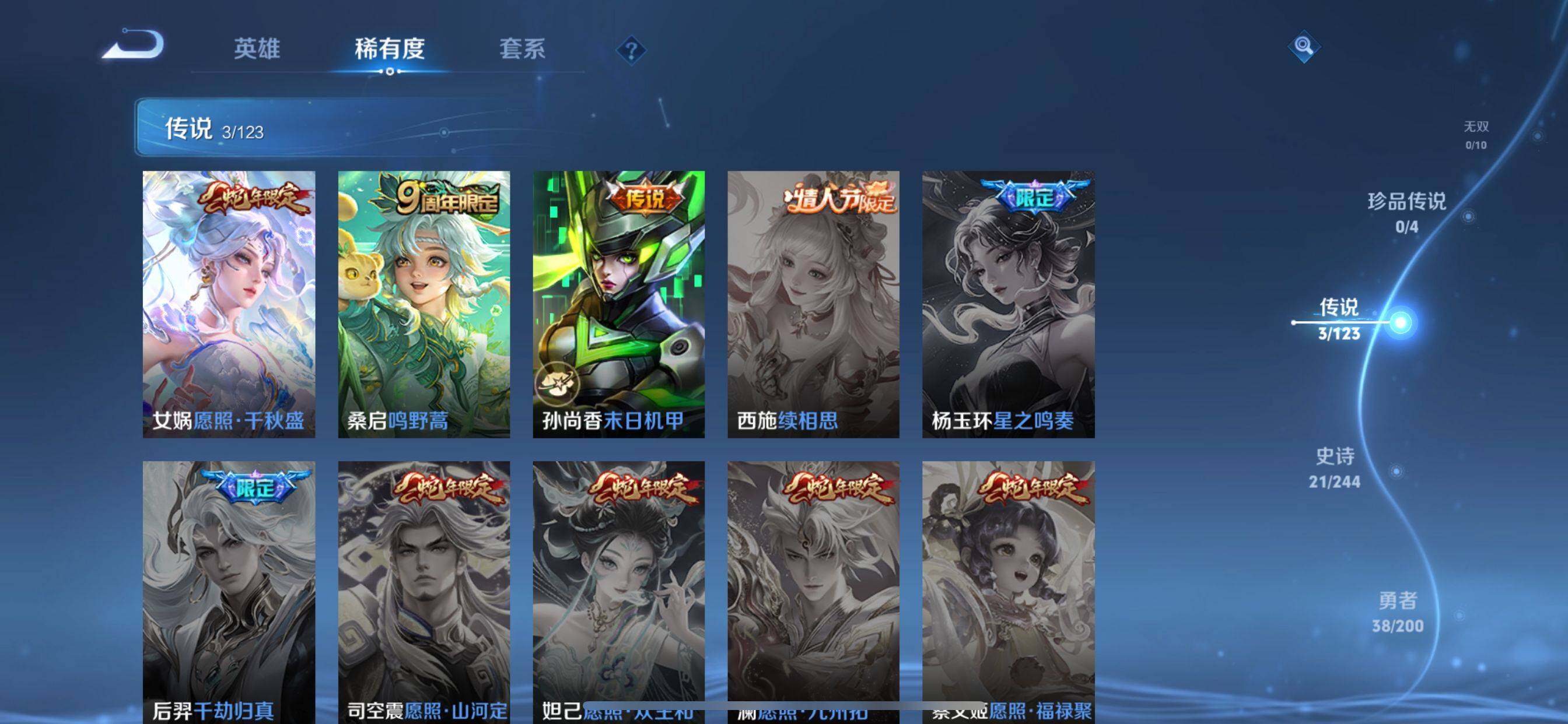This screenshot has width=1568, height=724.
Task: Open the magnifier search icon
Action: tap(1303, 46)
